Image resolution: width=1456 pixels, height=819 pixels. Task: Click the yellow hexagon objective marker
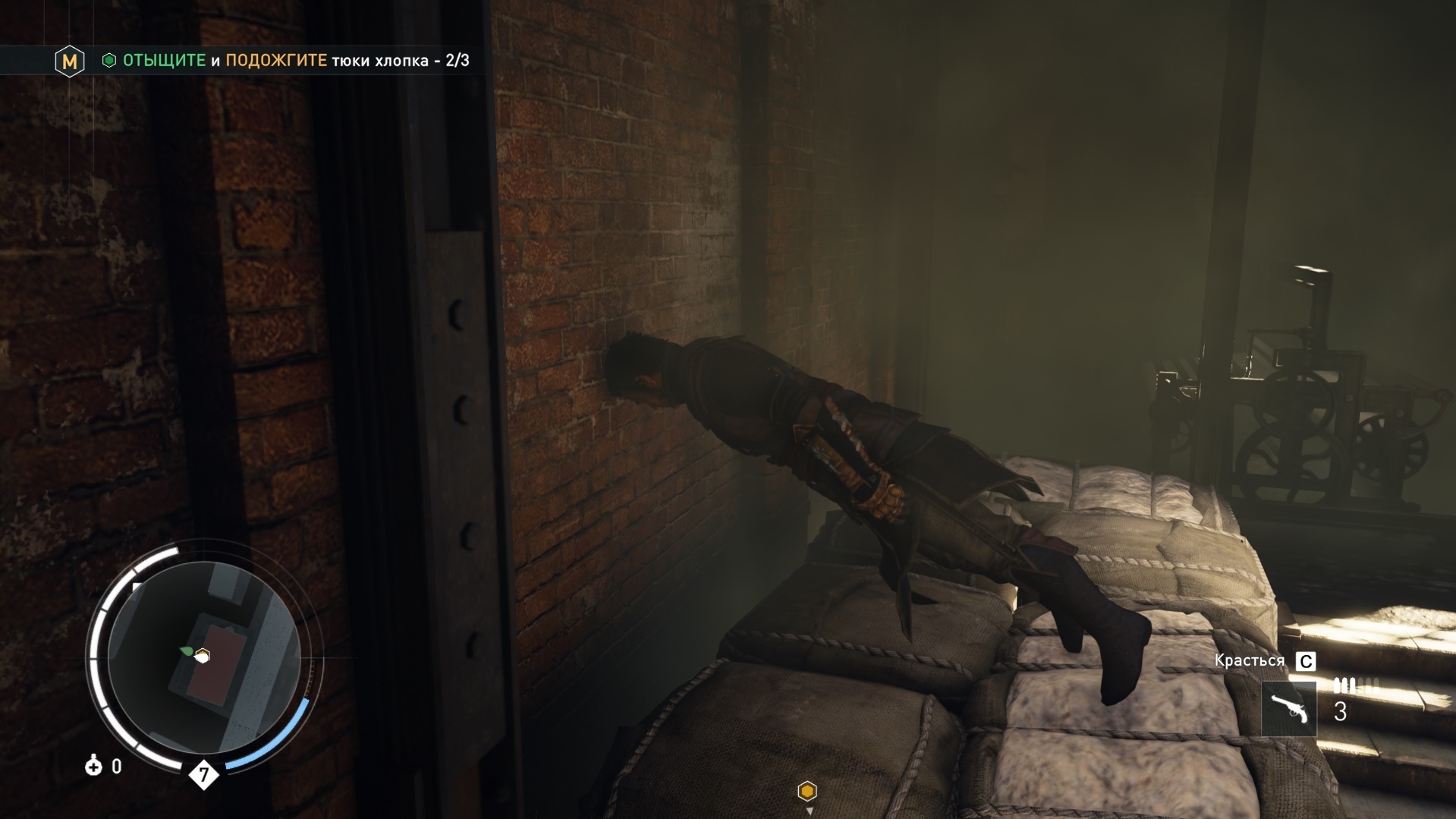[807, 792]
